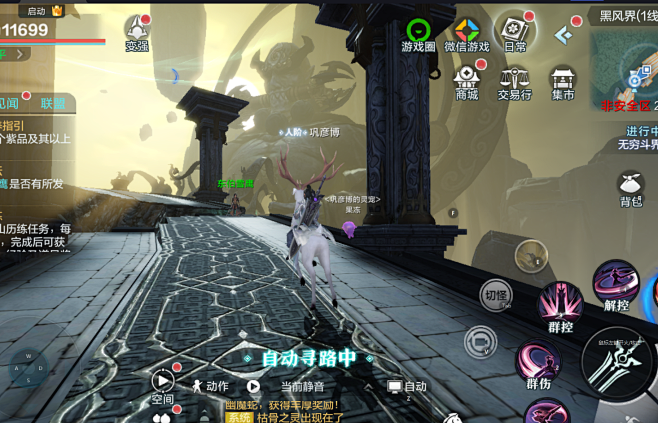Image resolution: width=658 pixels, height=423 pixels.
Task: Open the 变强 power-up menu
Action: tap(137, 31)
